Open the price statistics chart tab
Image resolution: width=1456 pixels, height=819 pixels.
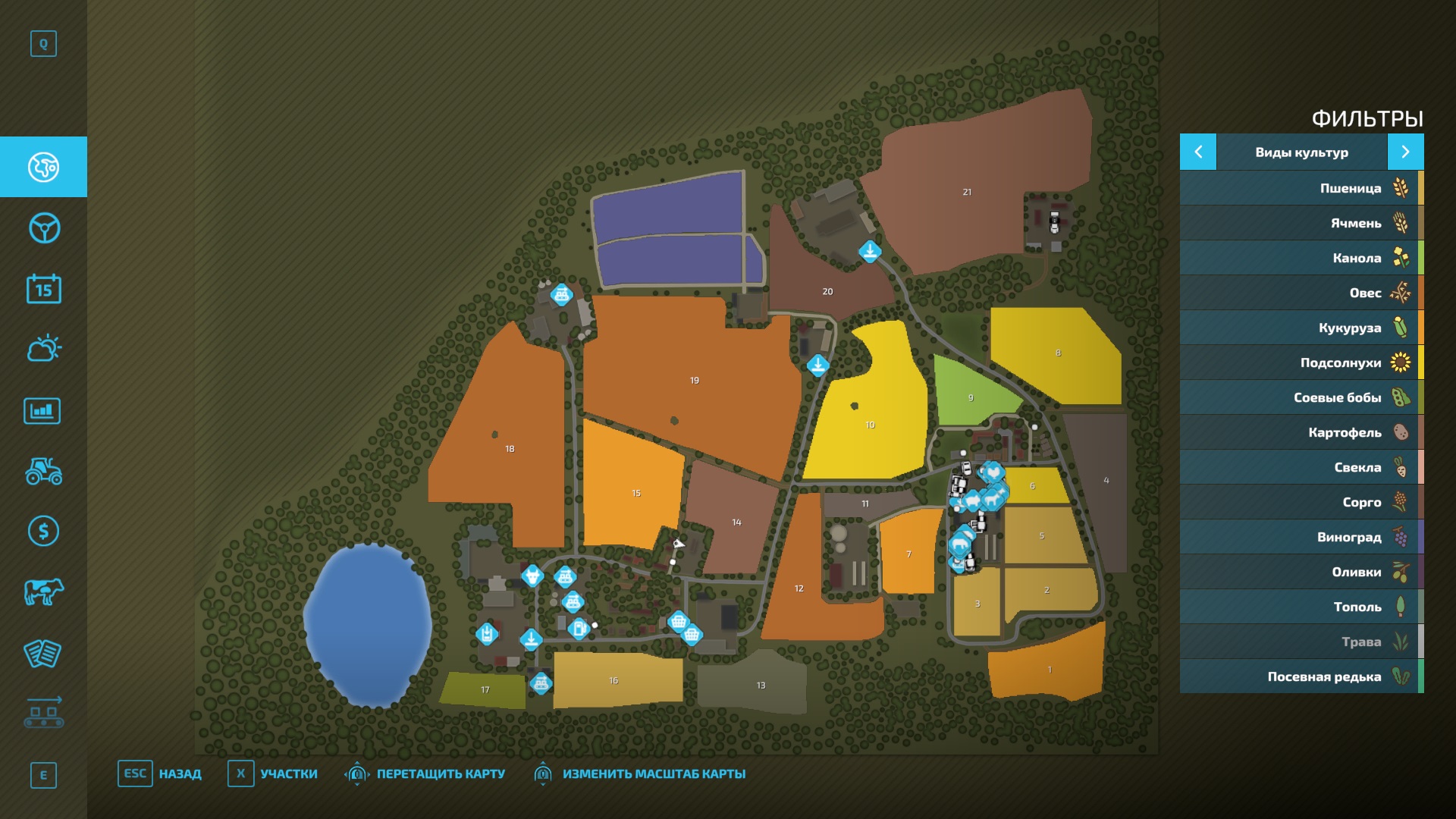pyautogui.click(x=43, y=411)
